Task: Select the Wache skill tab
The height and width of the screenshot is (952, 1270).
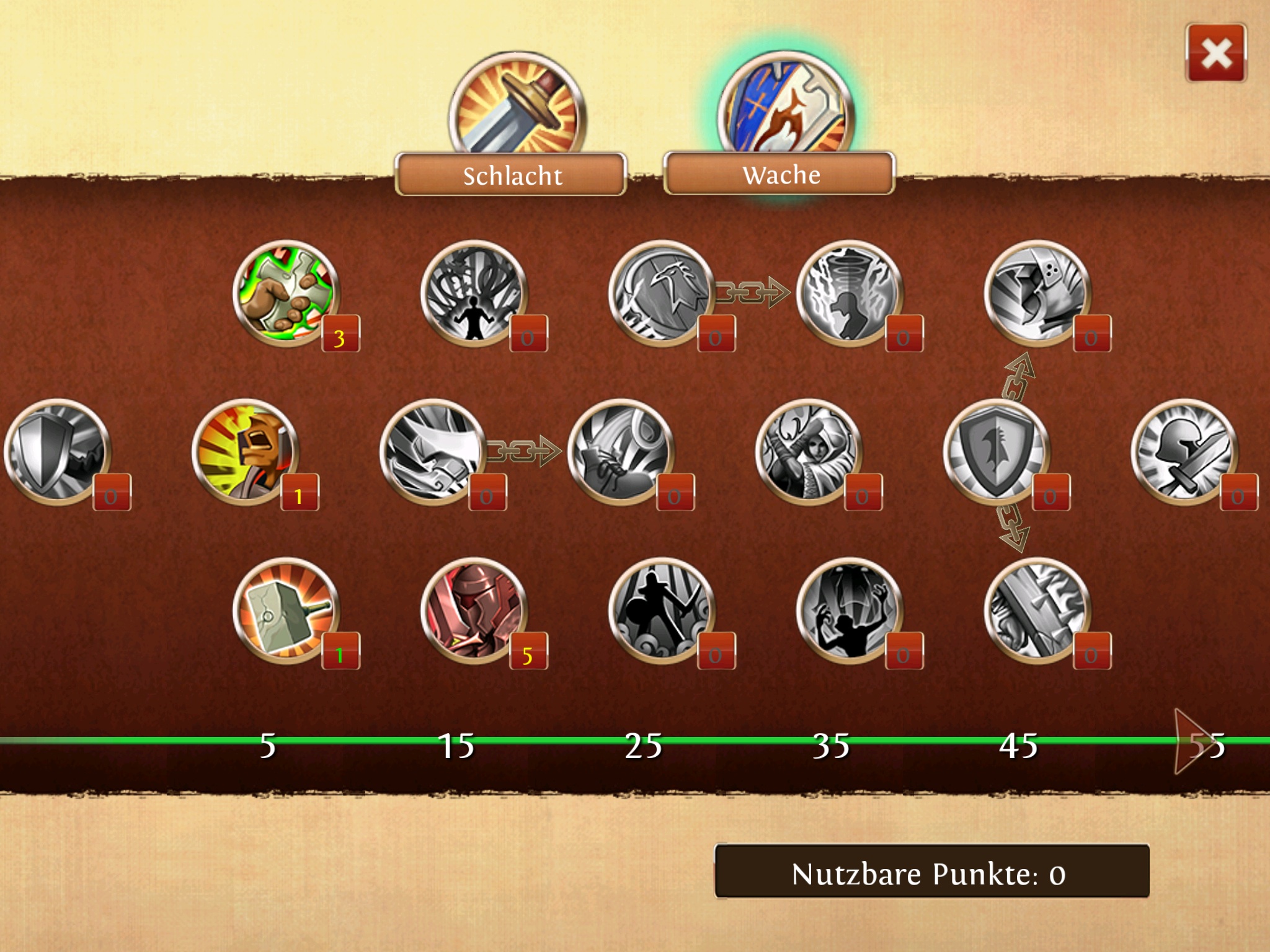Action: tap(779, 174)
